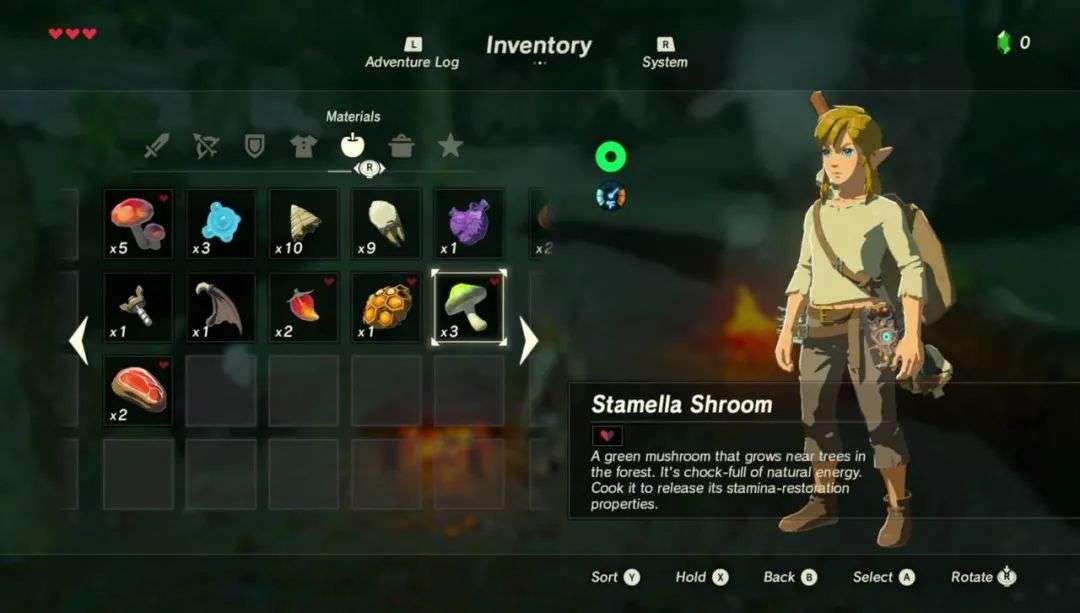Screen dimensions: 1080x613
Task: Select the Spicy Pepper x2 slot
Action: click(x=303, y=308)
